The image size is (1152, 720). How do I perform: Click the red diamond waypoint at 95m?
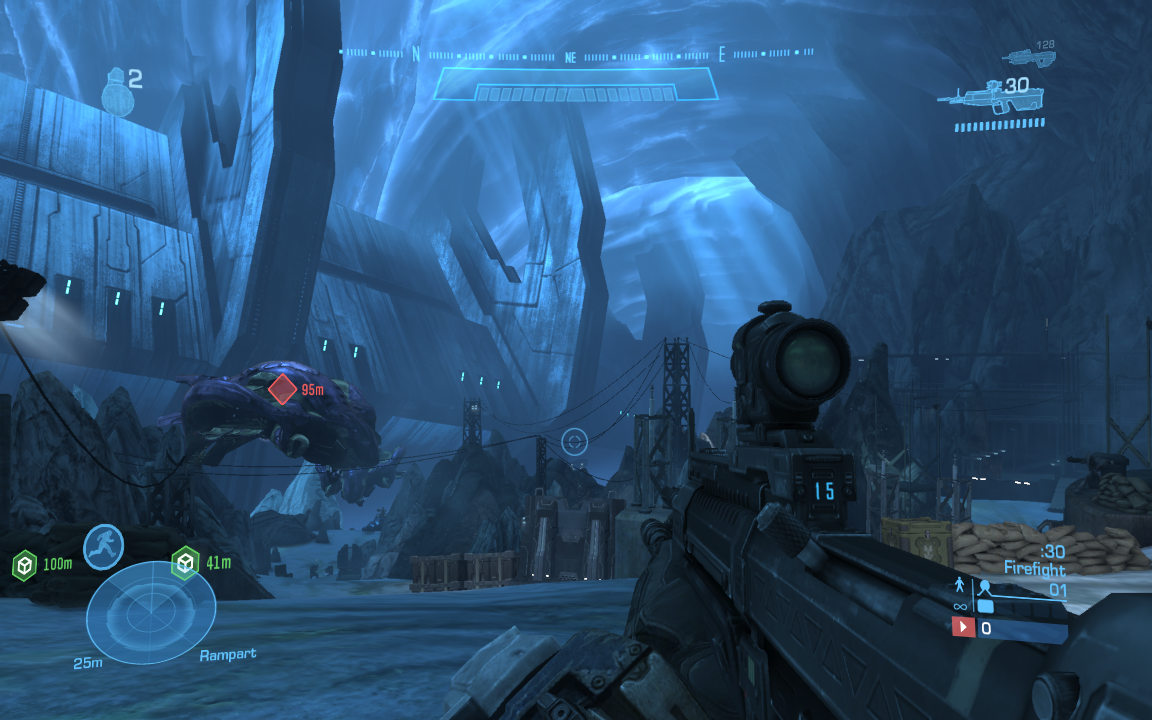point(283,389)
